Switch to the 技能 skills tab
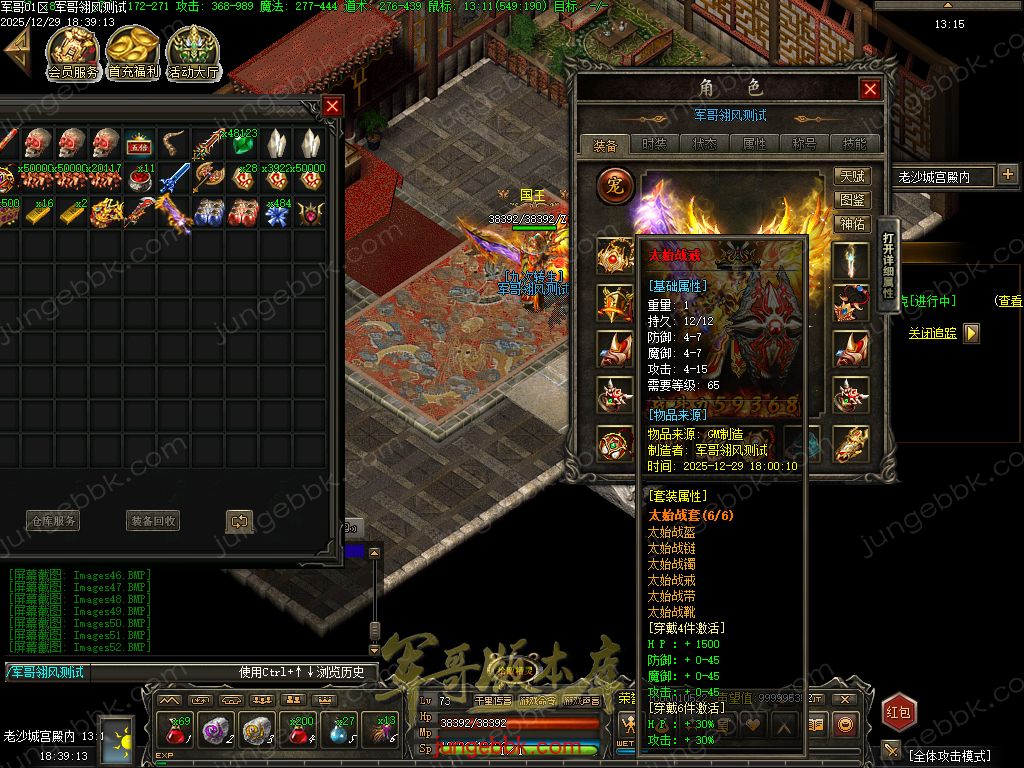 coord(855,144)
